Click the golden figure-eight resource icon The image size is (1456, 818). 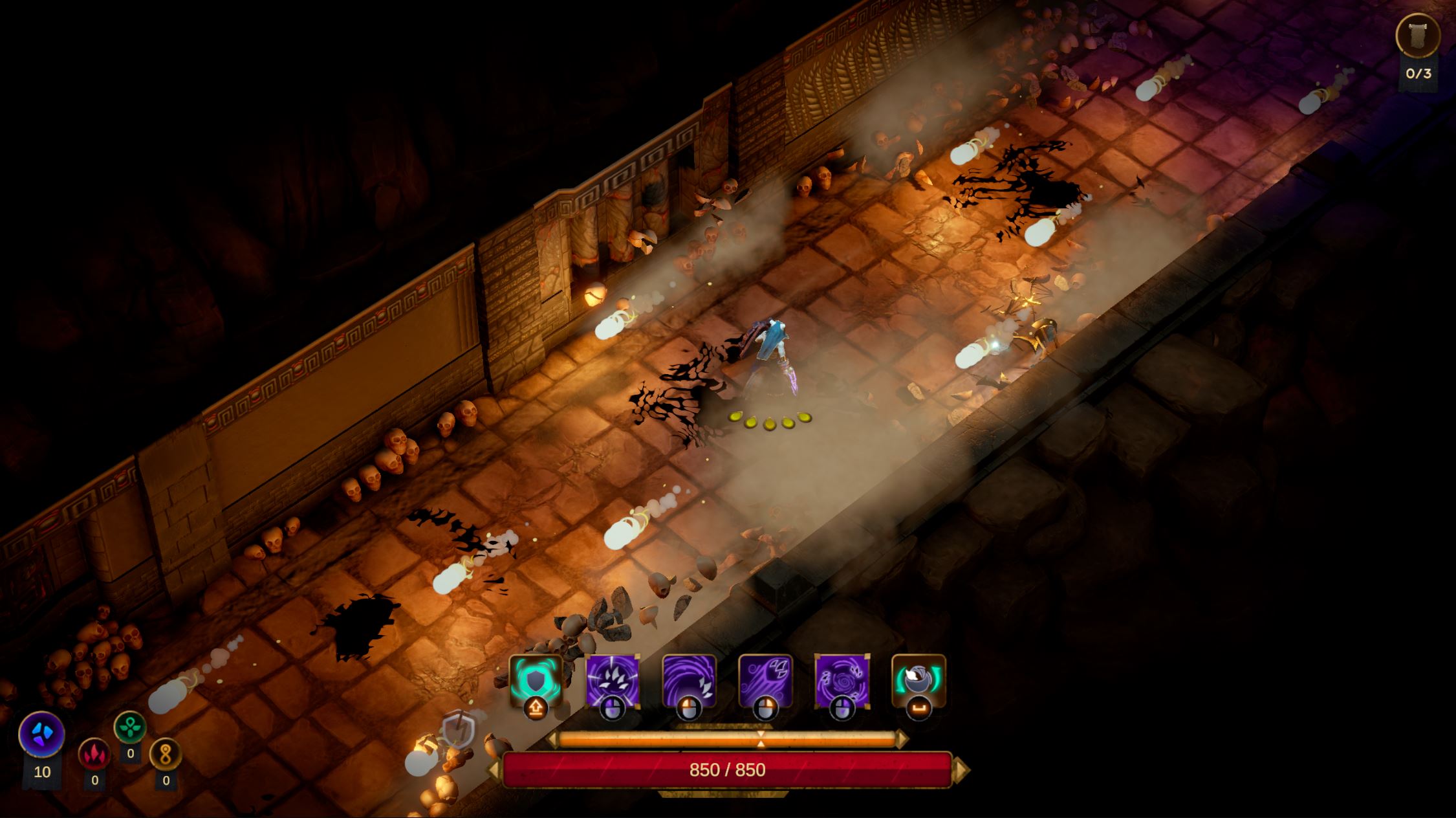(166, 755)
